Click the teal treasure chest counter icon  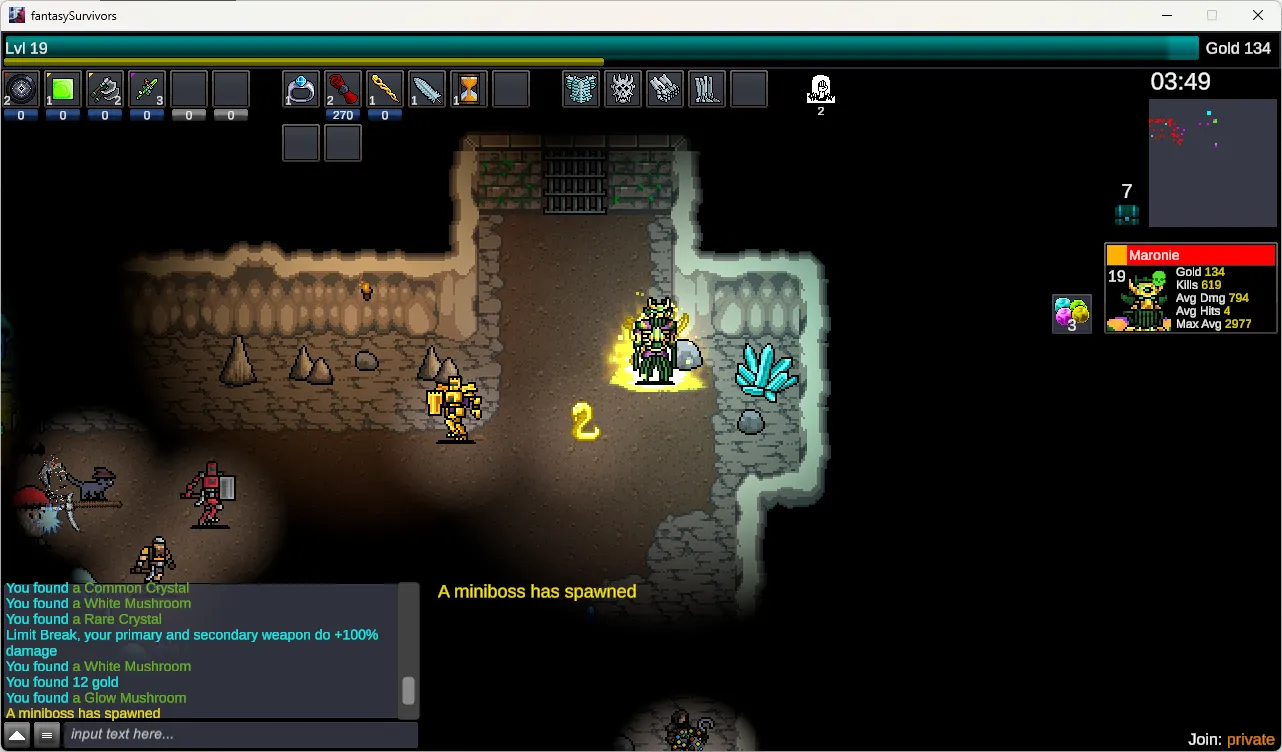pos(1127,213)
